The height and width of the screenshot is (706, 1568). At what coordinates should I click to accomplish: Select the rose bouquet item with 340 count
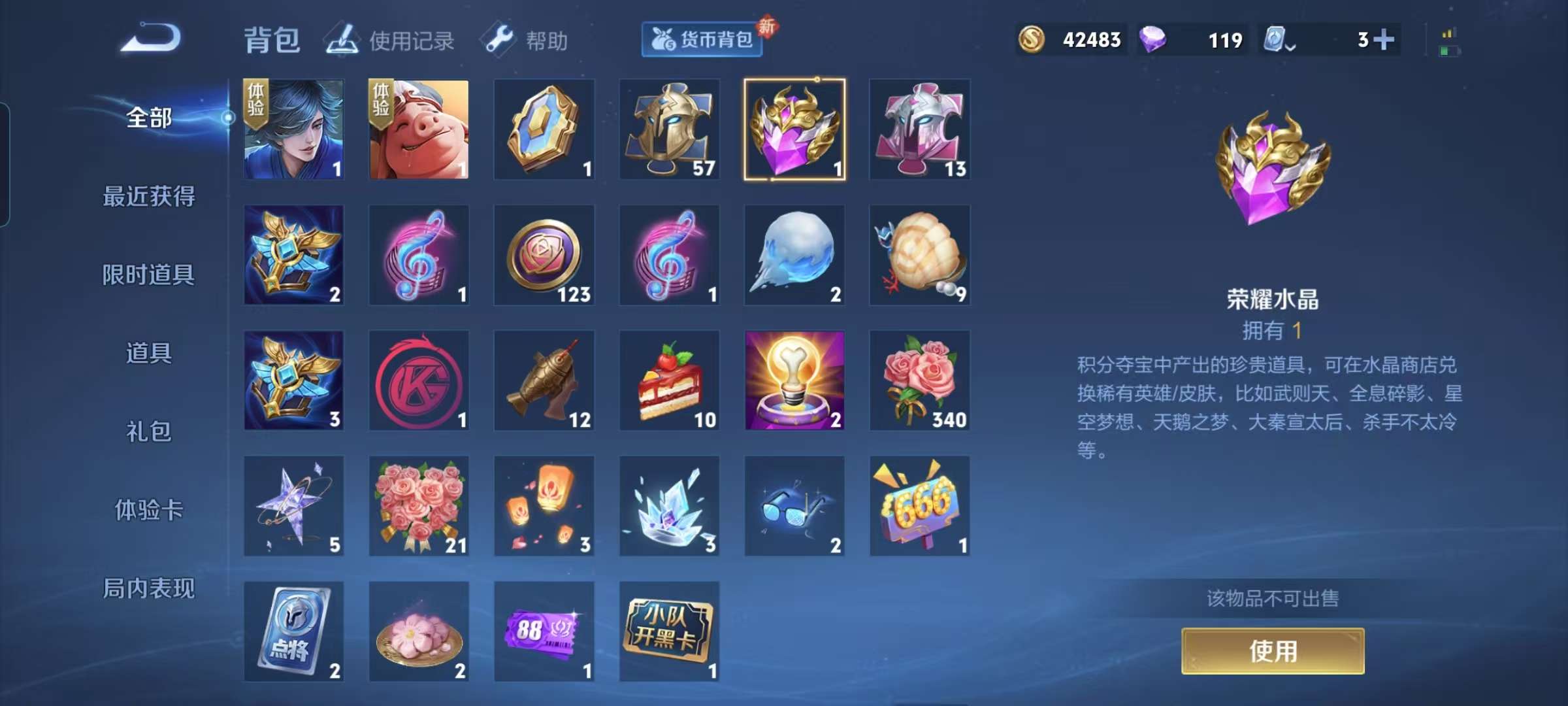[x=920, y=381]
